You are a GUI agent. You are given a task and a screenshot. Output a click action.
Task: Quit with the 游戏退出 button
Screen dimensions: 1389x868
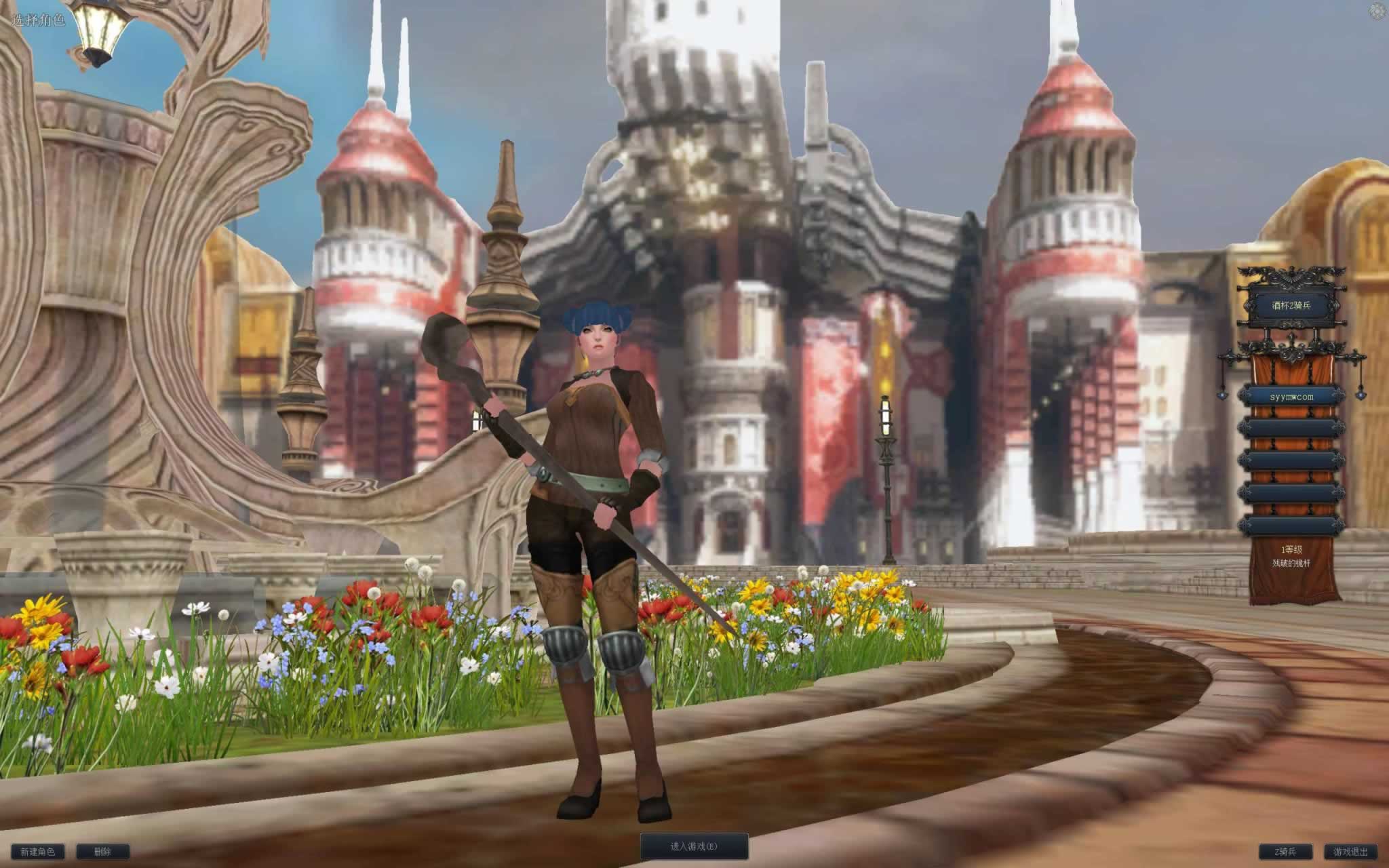[x=1350, y=852]
